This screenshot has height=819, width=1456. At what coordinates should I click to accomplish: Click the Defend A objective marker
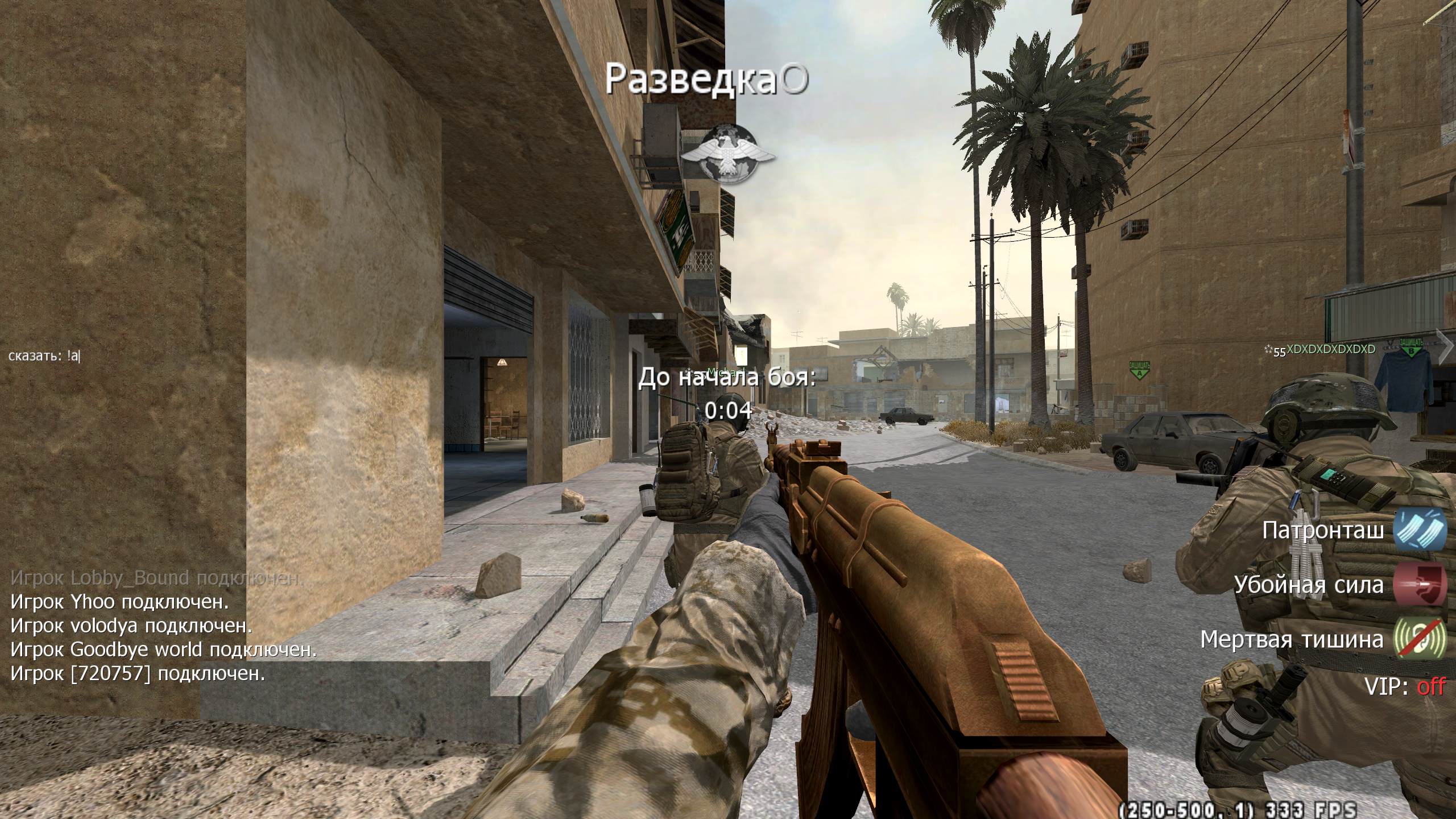tap(1139, 370)
